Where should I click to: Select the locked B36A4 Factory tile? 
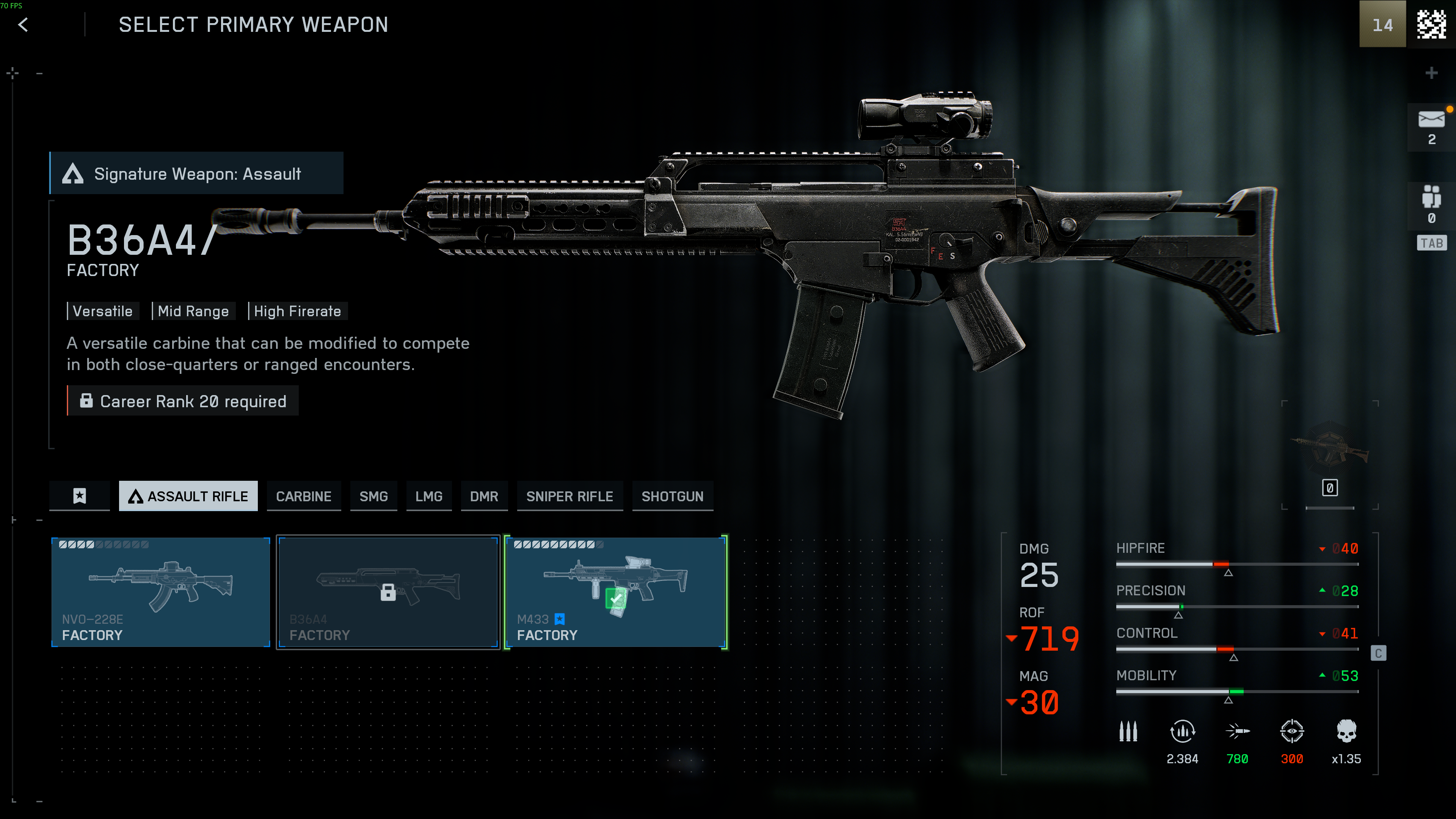point(388,591)
